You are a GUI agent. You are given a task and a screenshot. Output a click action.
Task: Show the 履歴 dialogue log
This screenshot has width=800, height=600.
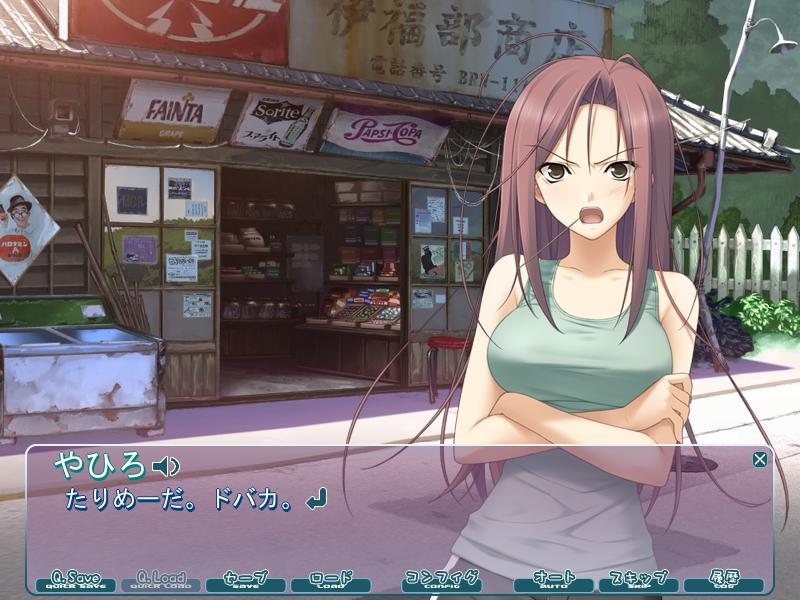pos(723,580)
